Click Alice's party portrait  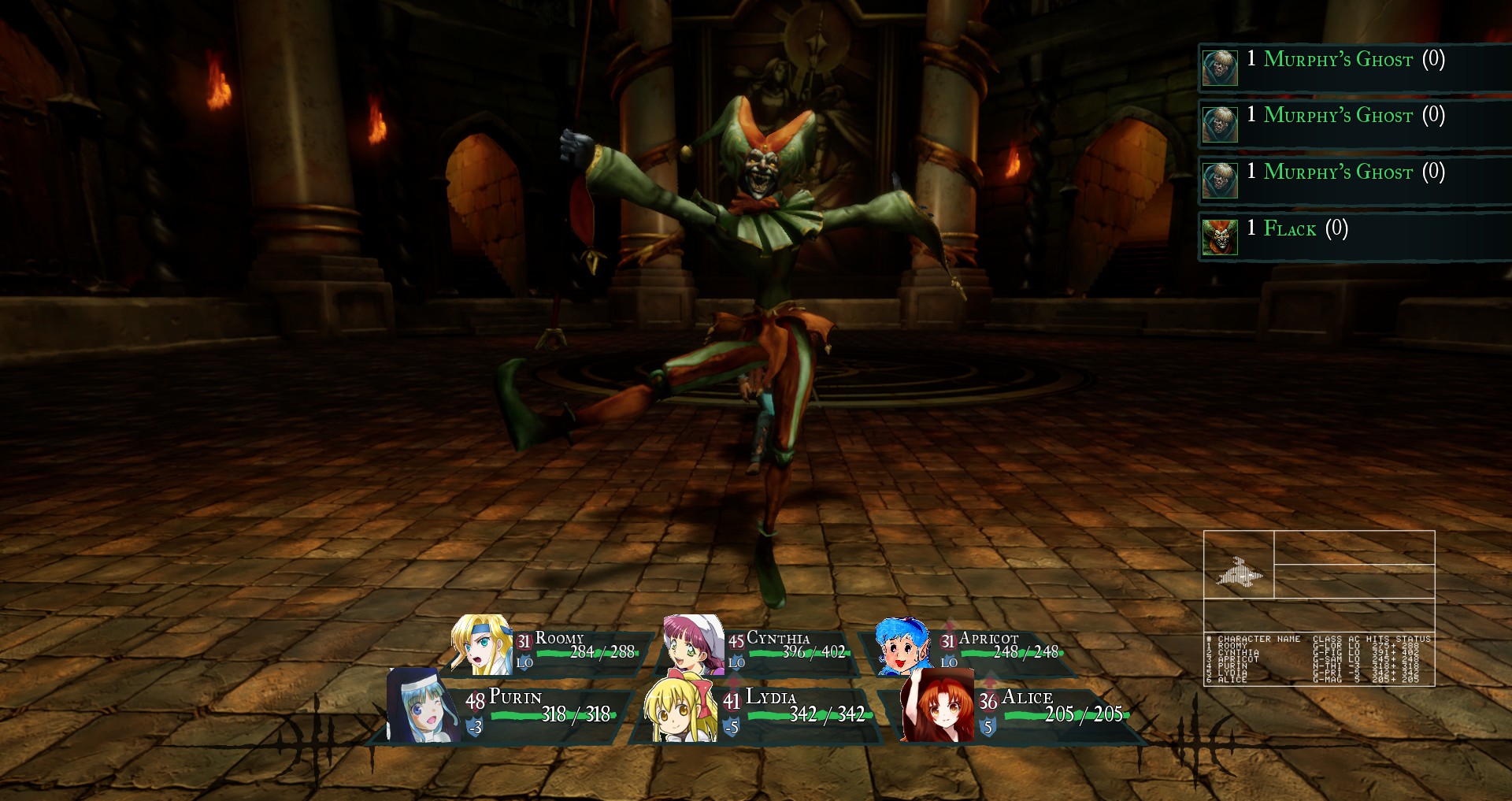pyautogui.click(x=937, y=707)
